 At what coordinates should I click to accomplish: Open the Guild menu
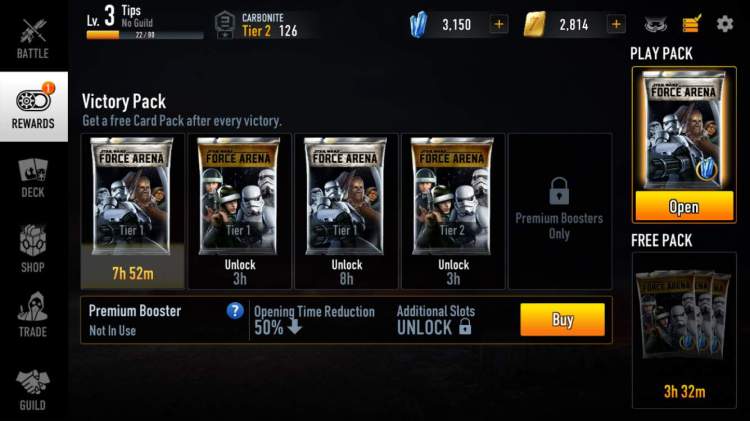33,388
